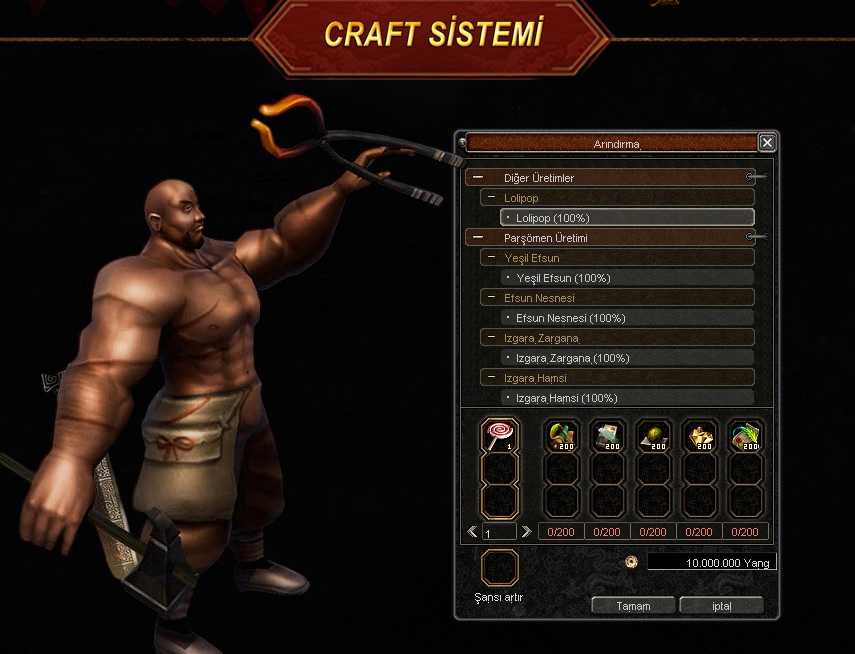Image resolution: width=855 pixels, height=654 pixels.
Task: Collapse the Izgara Hamsi subgroup header
Action: pos(491,378)
